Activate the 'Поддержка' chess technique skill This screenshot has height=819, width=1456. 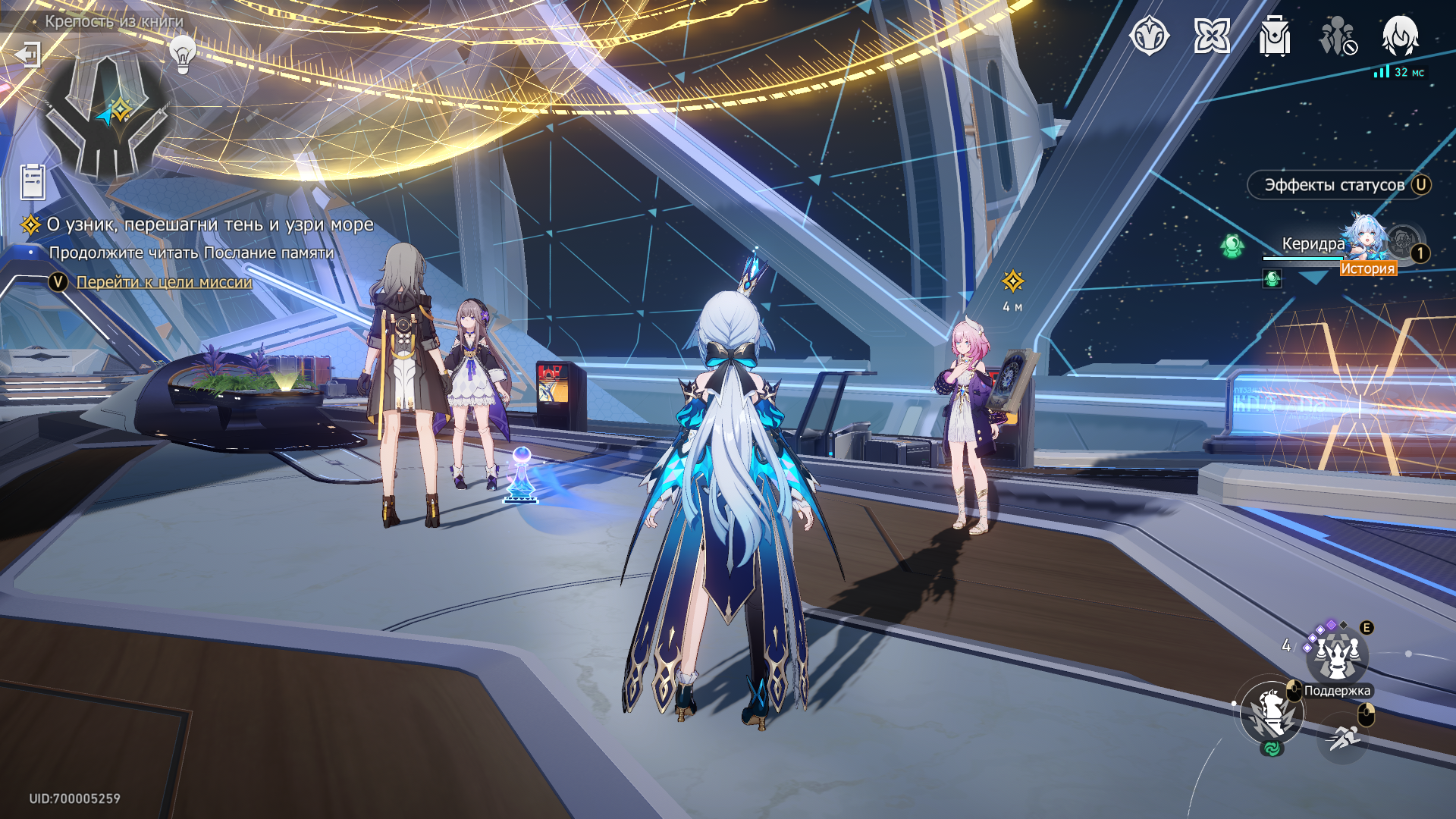(x=1336, y=657)
